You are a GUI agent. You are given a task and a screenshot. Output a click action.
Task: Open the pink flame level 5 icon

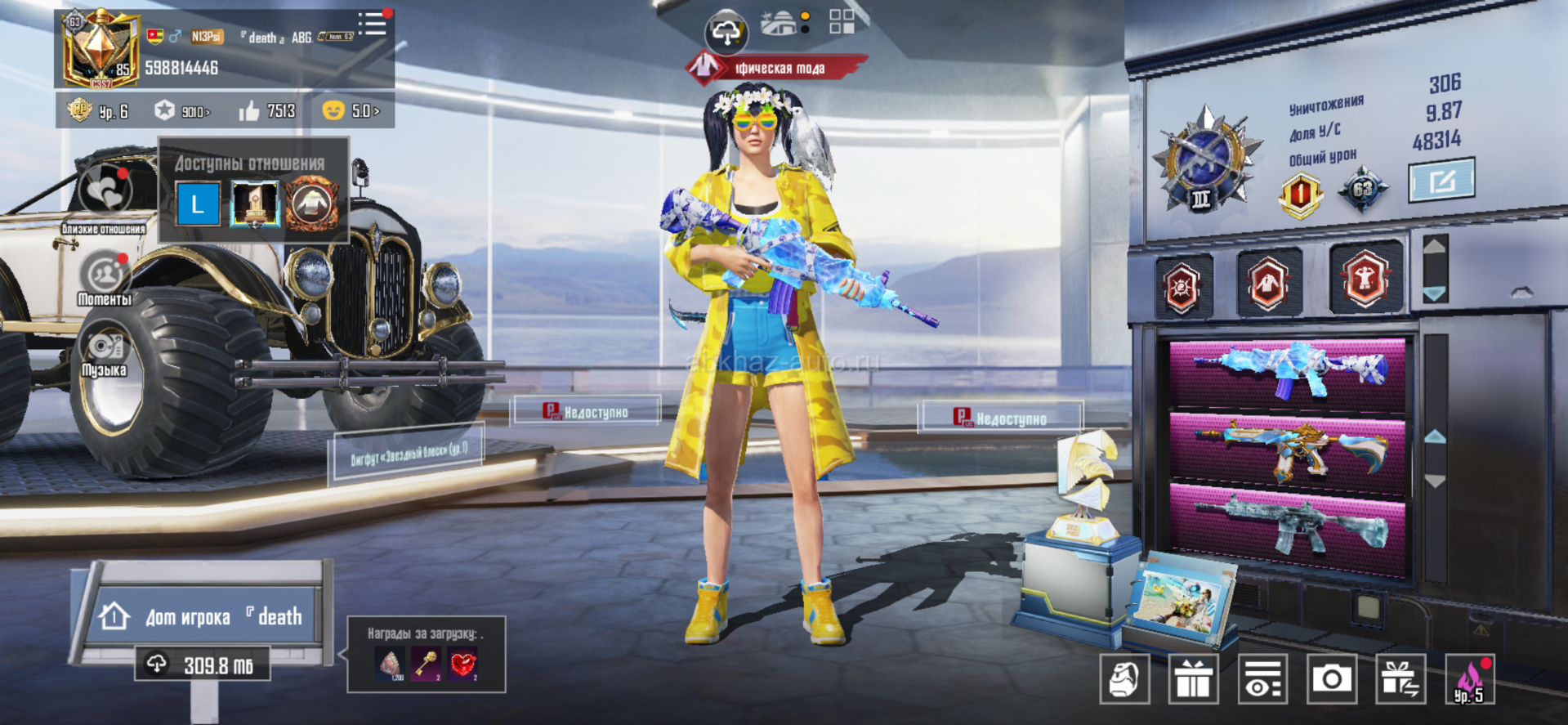(1469, 680)
